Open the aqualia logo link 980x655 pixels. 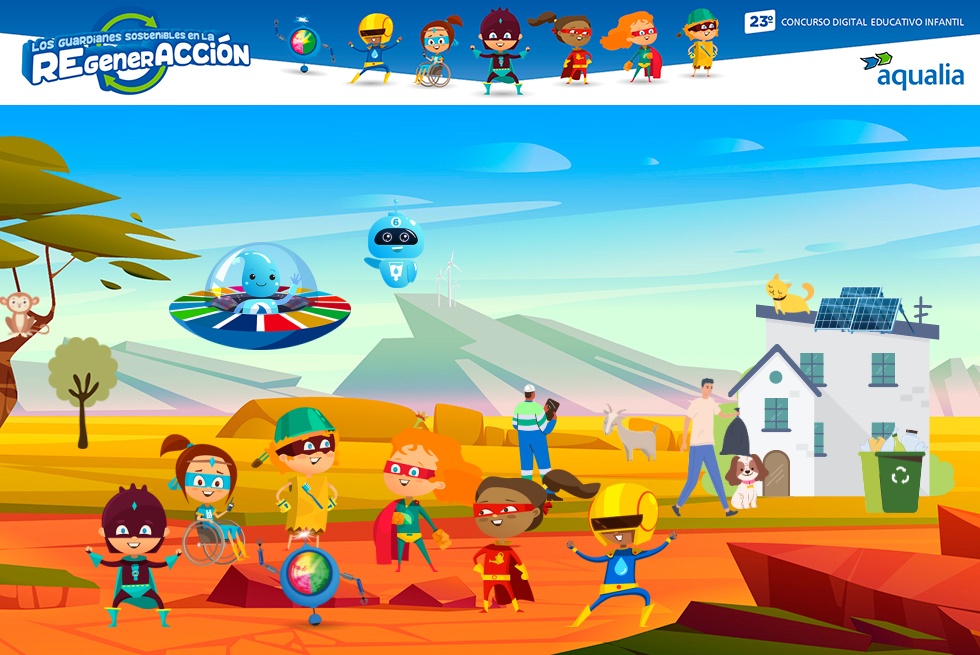pos(912,70)
